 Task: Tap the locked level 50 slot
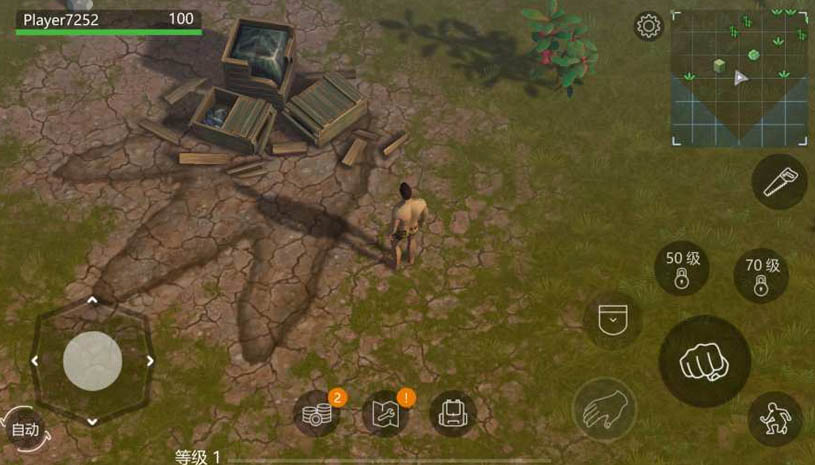coord(682,268)
